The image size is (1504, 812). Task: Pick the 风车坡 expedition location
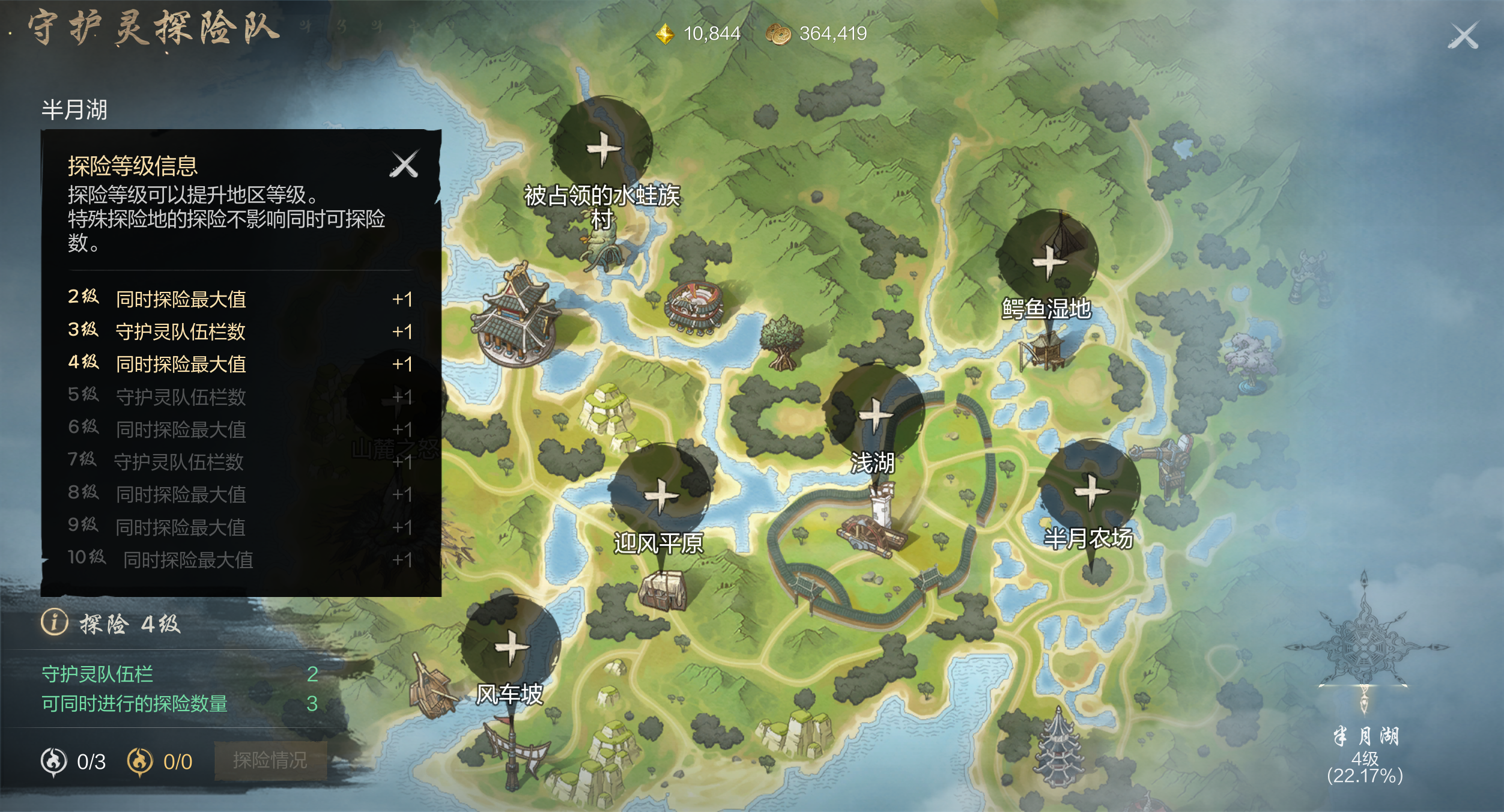pyautogui.click(x=511, y=647)
